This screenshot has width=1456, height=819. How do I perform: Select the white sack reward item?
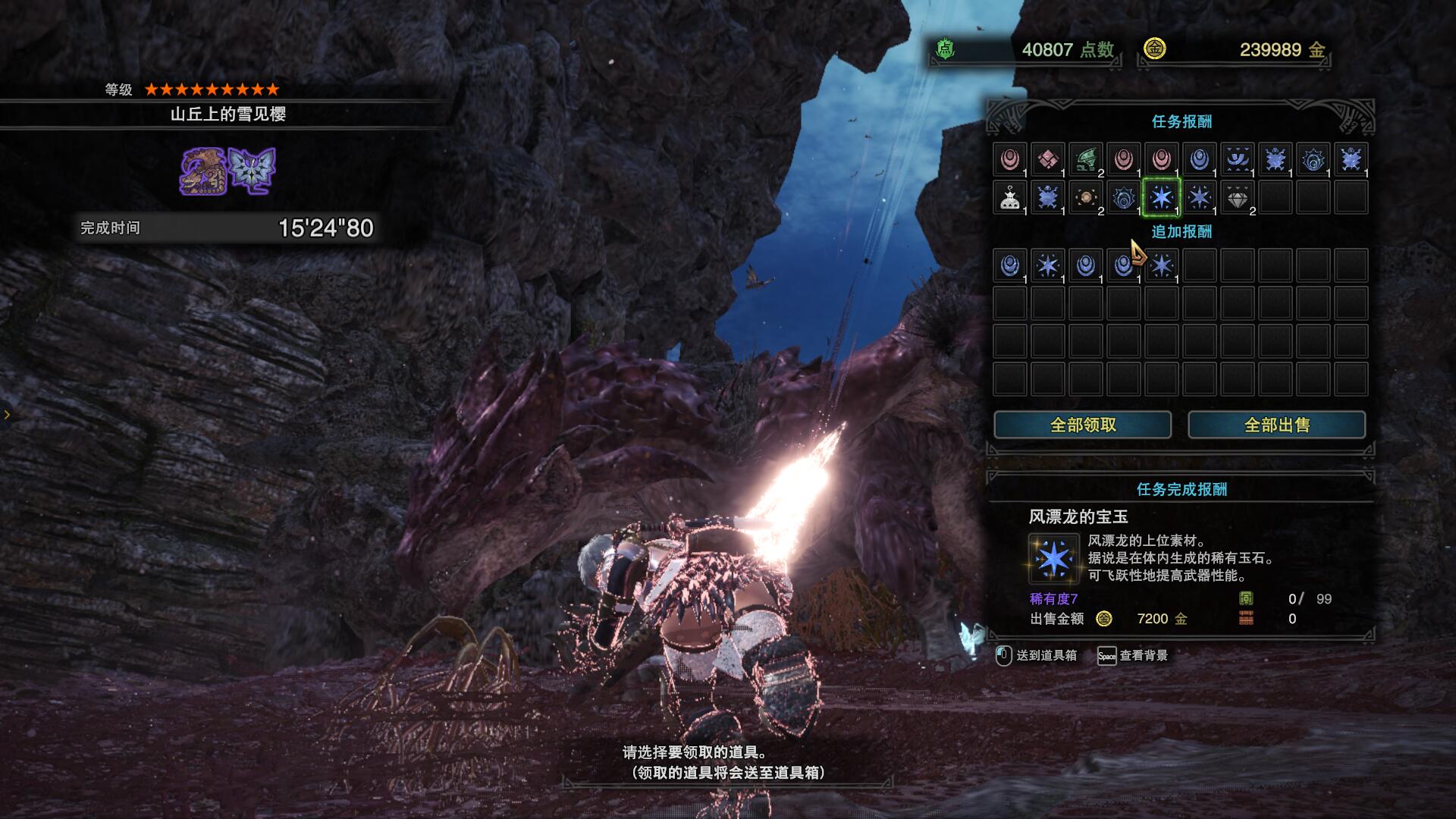pos(1009,198)
